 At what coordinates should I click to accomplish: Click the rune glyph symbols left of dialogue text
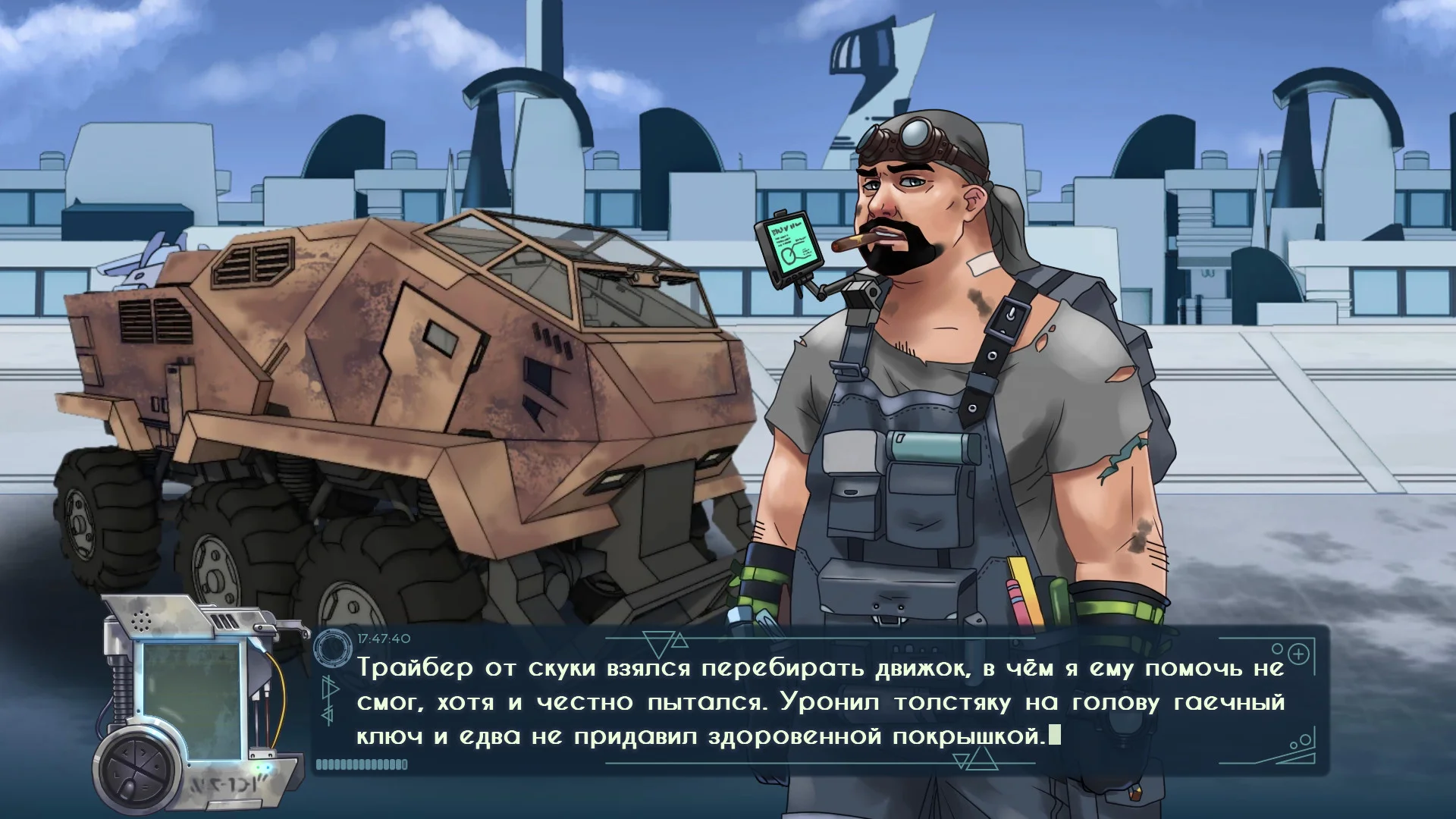click(329, 701)
